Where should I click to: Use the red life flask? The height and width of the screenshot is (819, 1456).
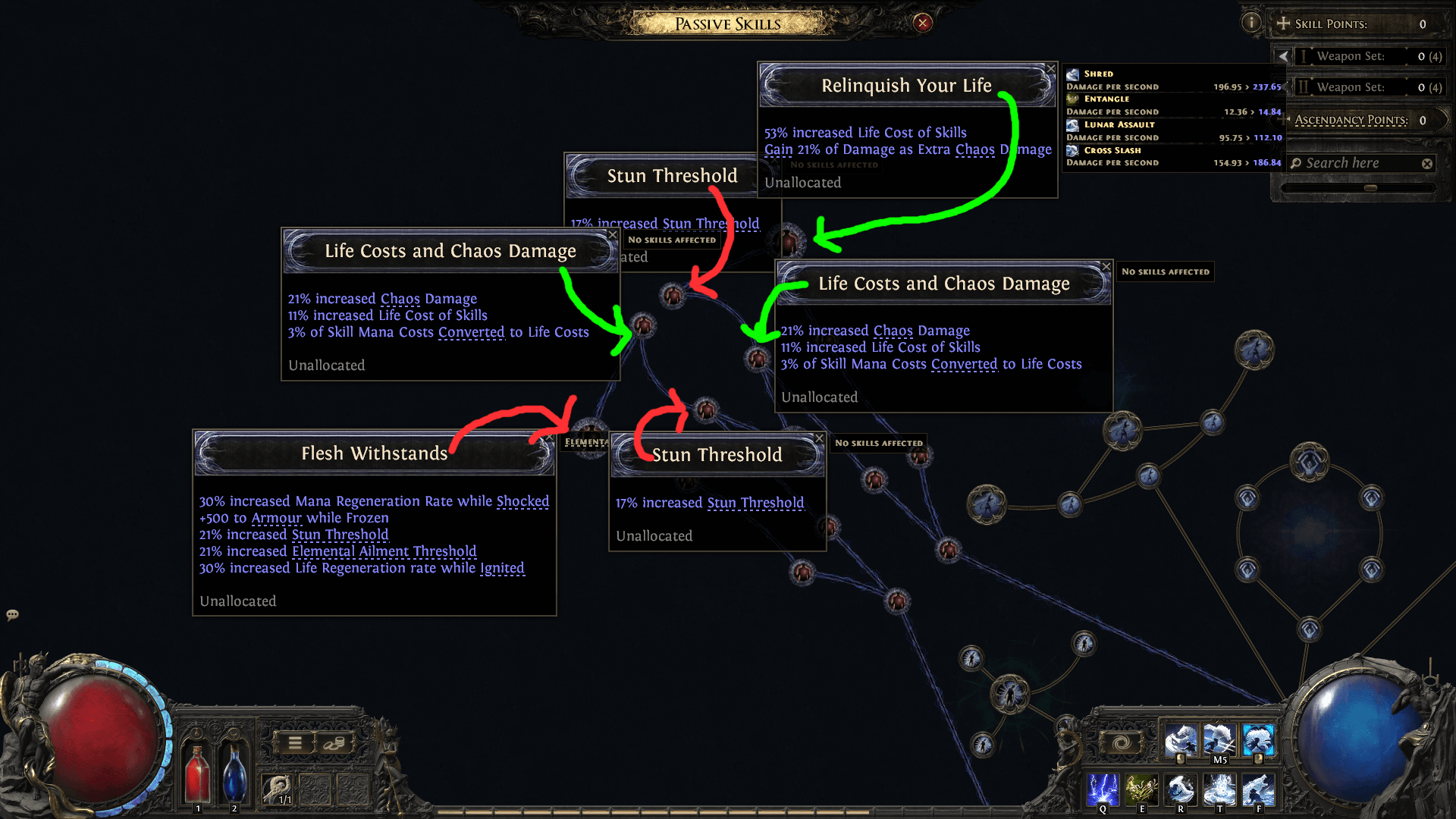[197, 772]
